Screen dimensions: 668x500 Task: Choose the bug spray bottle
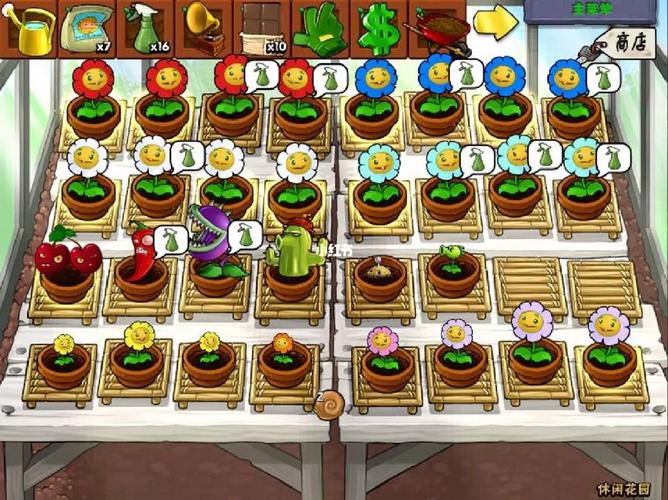(147, 28)
